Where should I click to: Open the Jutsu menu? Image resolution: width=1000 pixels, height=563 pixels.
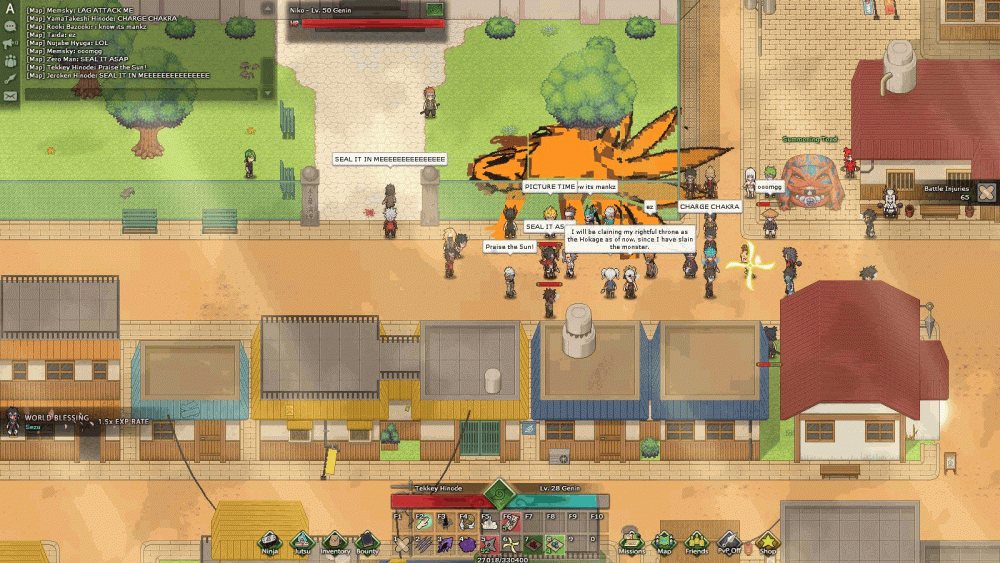[x=302, y=541]
